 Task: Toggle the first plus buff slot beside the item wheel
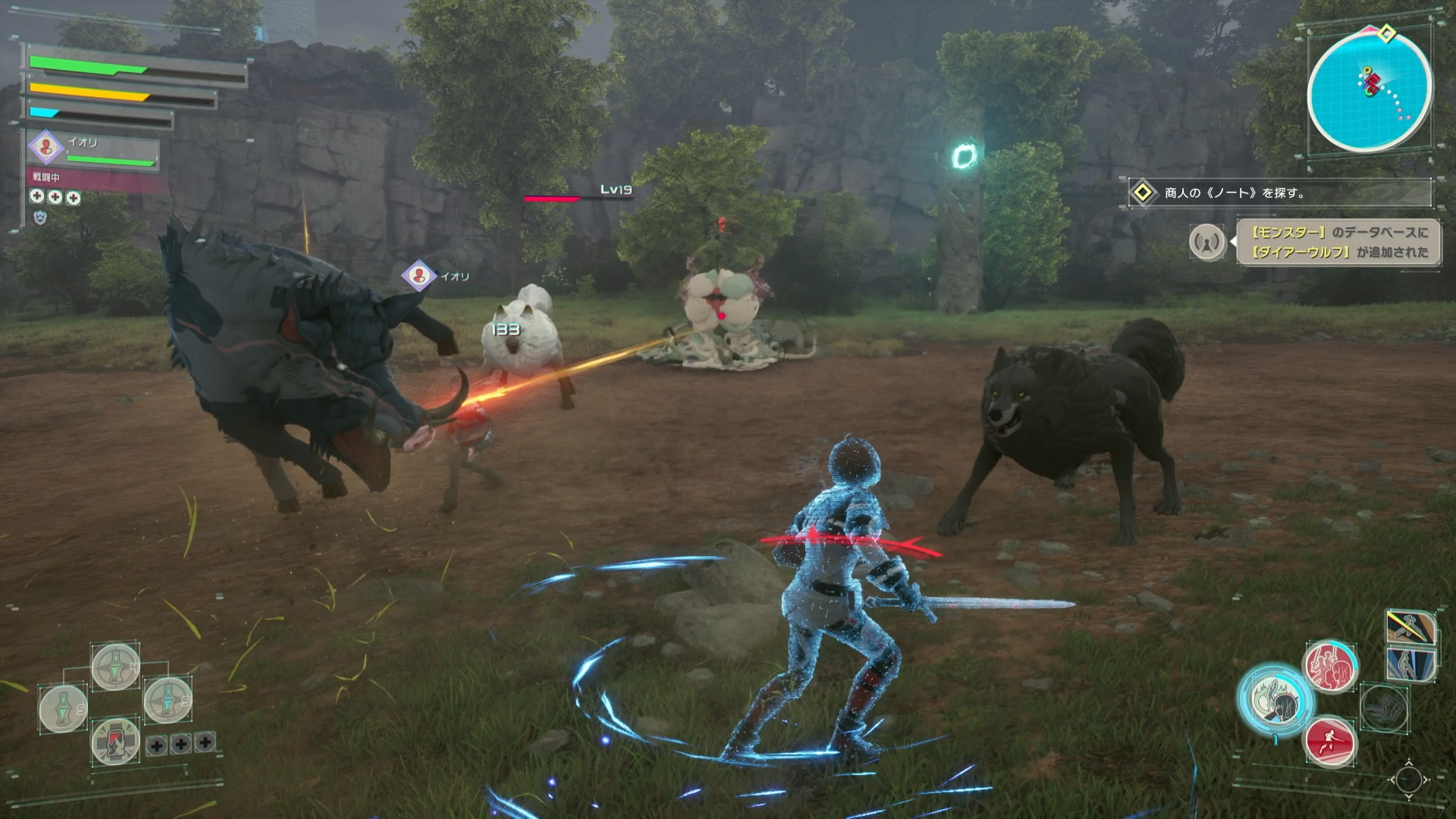(157, 745)
